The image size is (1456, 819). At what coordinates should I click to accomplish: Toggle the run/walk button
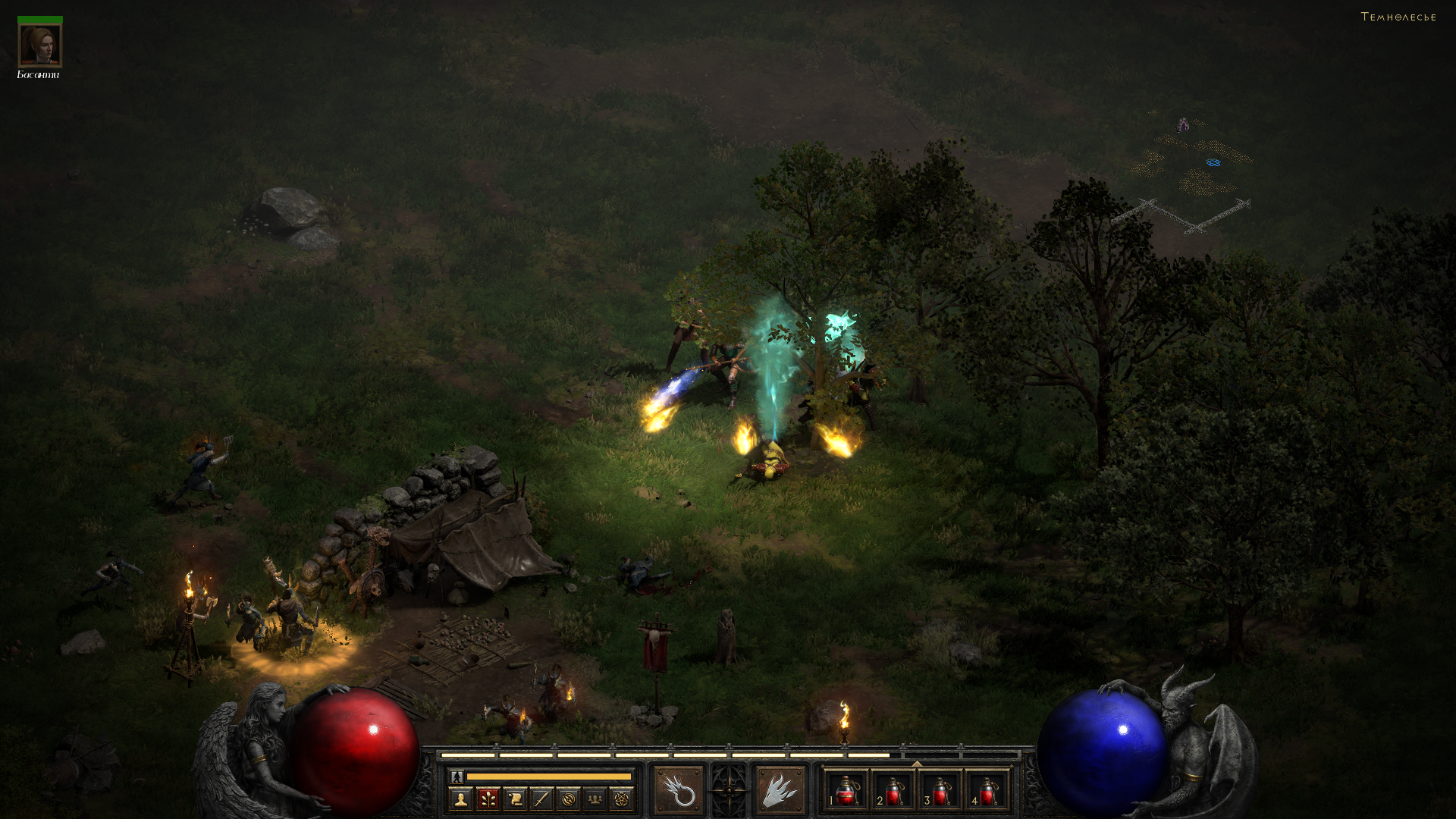tap(457, 777)
